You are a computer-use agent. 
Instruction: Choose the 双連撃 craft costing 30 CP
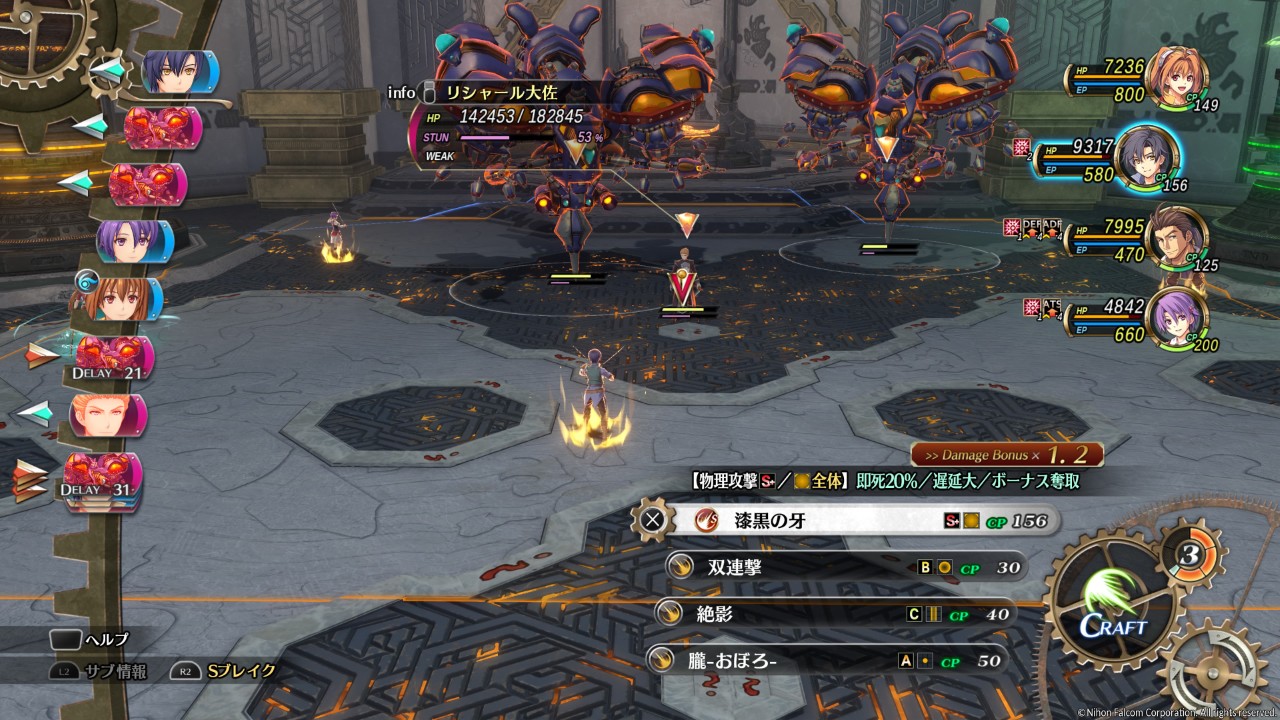[845, 567]
